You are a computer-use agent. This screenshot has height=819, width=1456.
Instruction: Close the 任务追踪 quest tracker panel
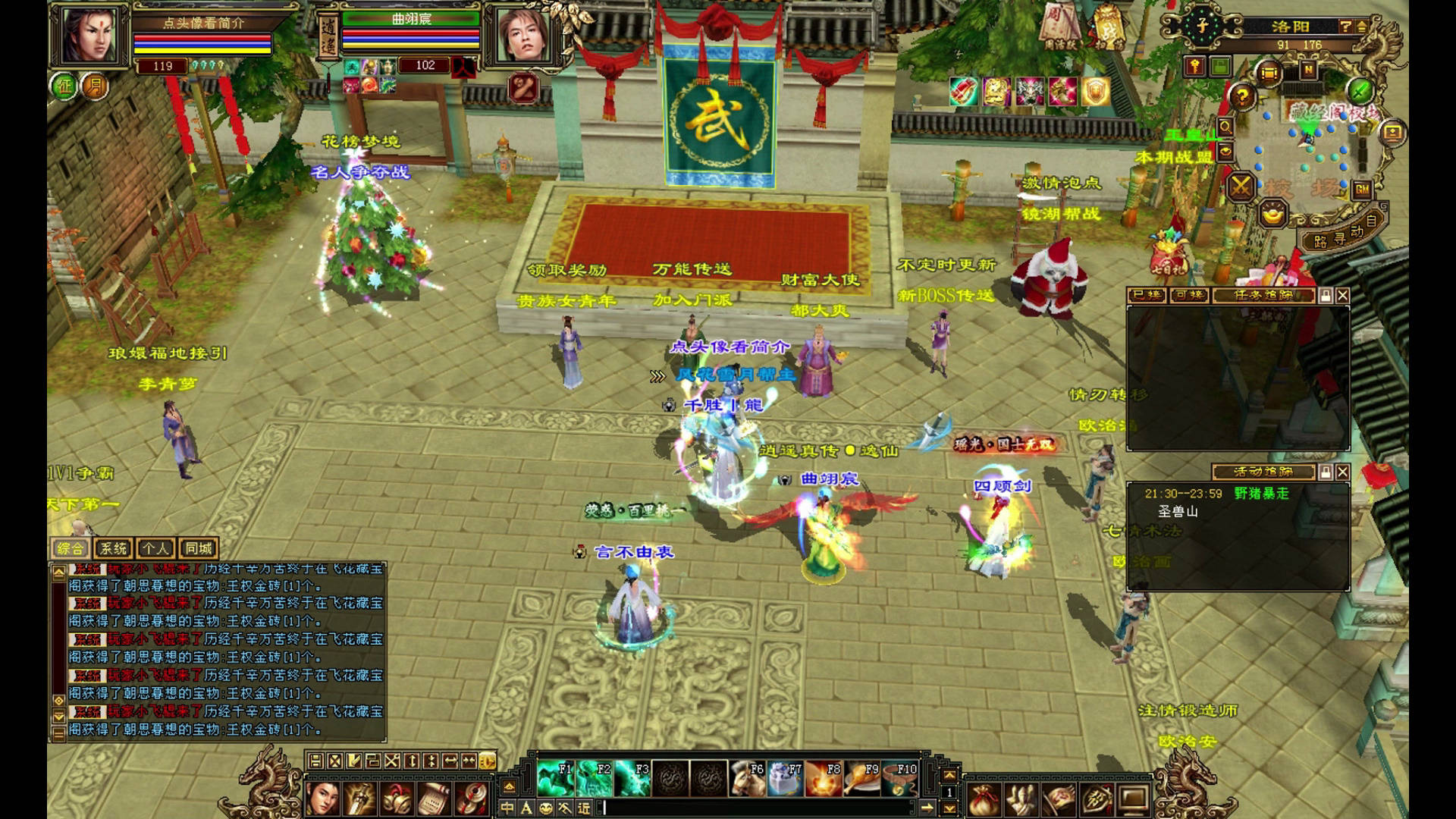pos(1342,295)
